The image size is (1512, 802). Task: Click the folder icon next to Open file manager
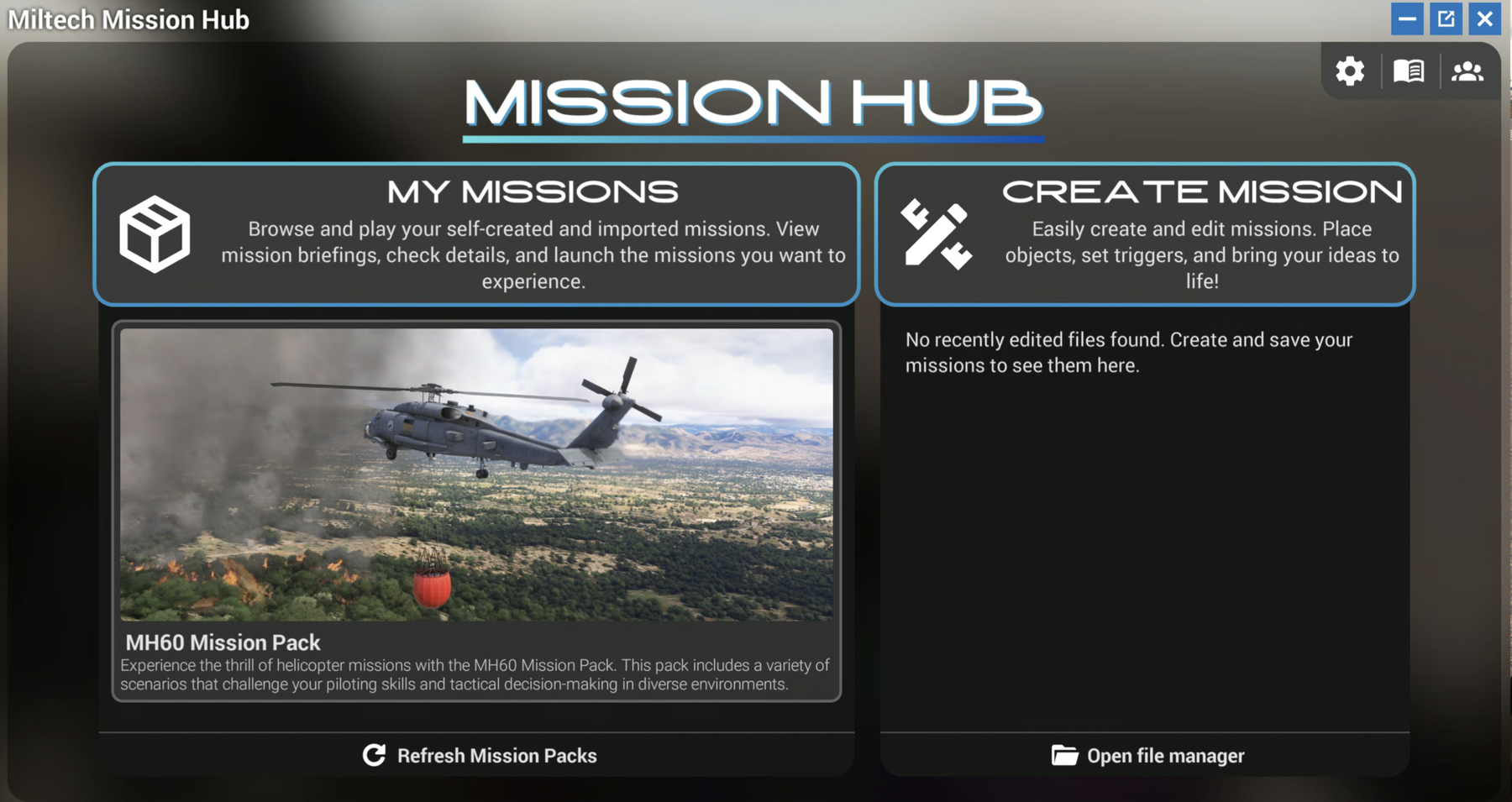(1065, 755)
